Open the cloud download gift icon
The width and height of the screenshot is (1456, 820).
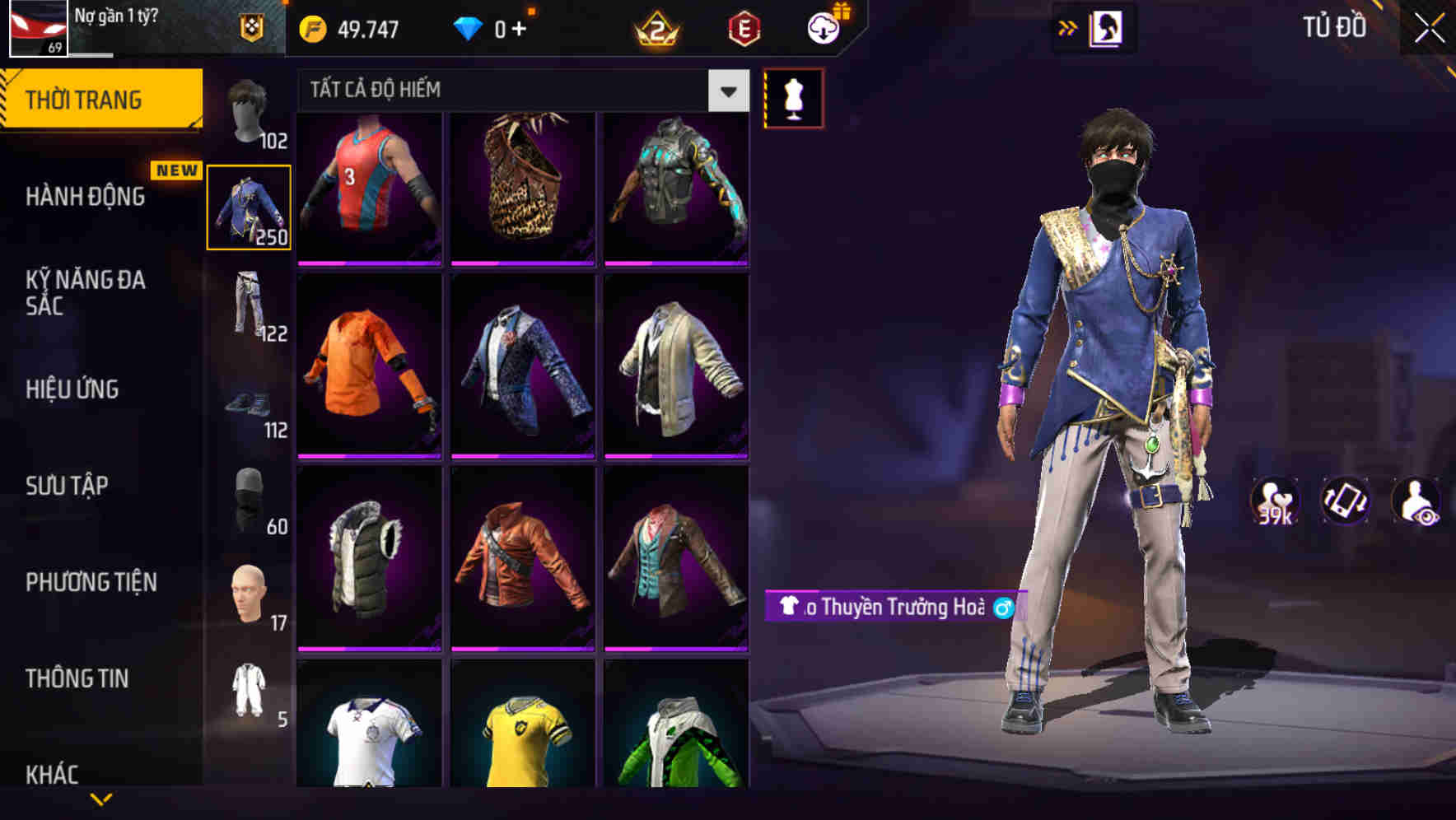click(x=823, y=27)
